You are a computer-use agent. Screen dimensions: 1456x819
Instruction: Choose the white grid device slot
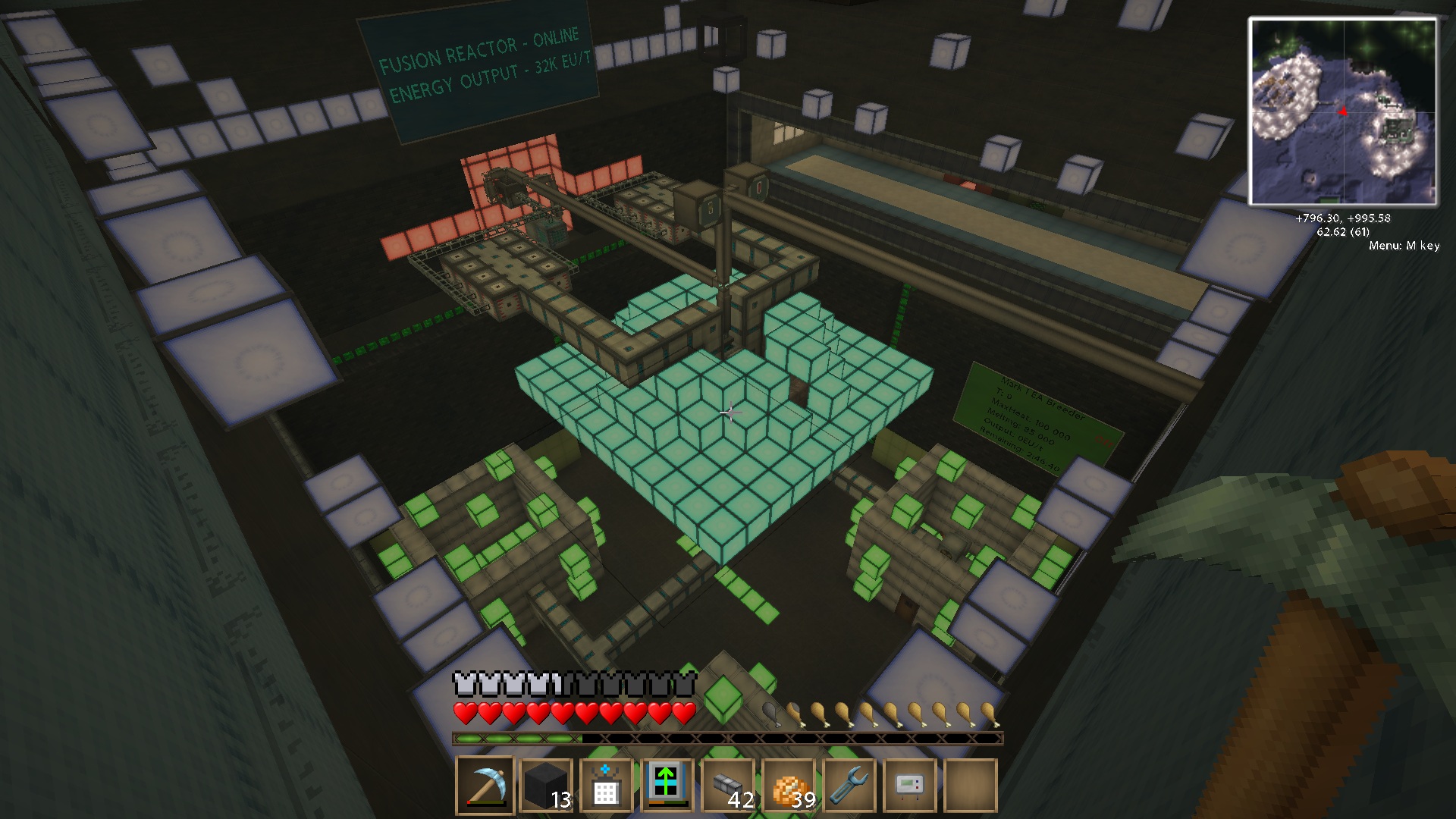(606, 786)
